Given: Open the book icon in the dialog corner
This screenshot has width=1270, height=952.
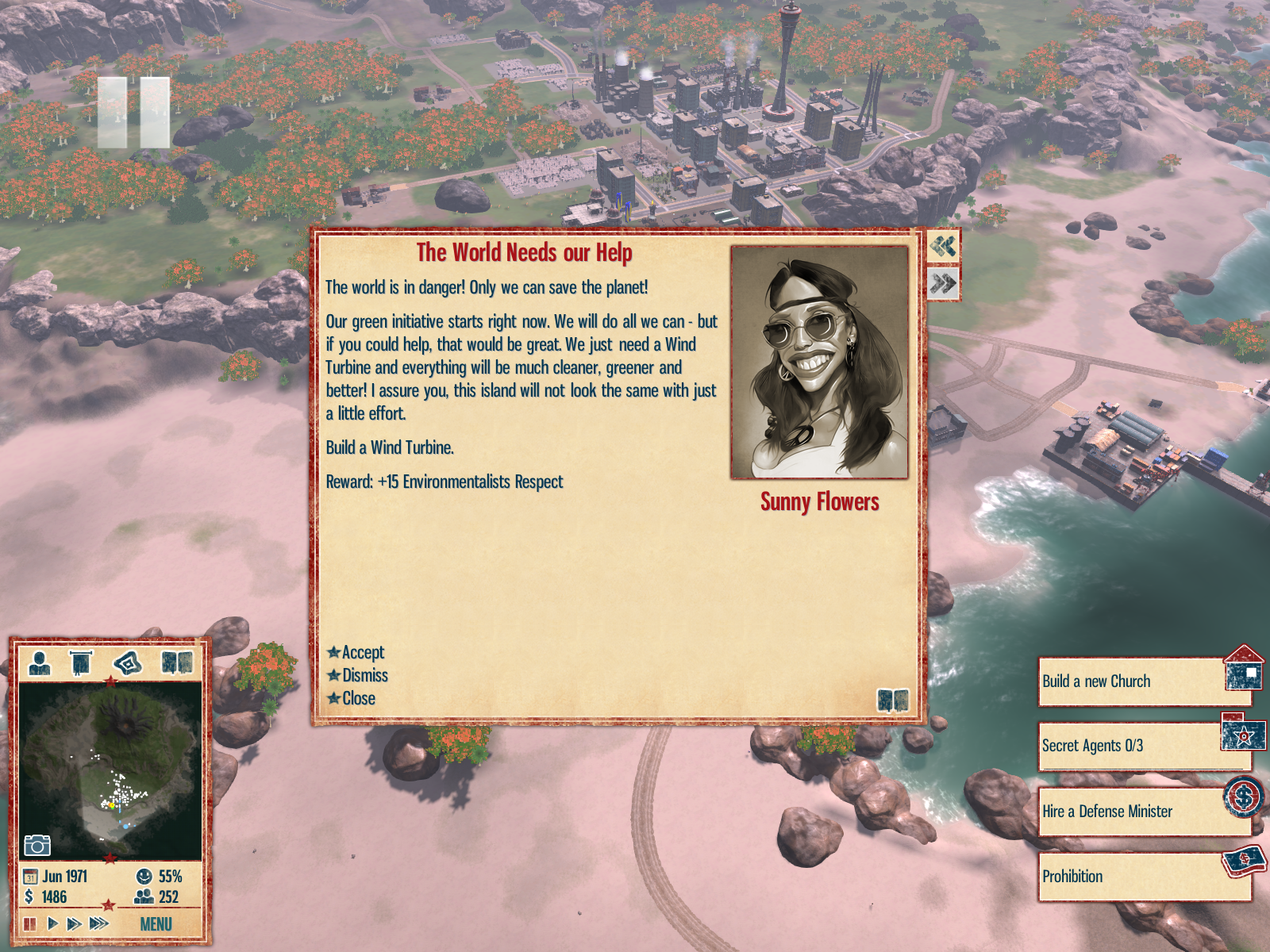Looking at the screenshot, I should click(x=892, y=700).
